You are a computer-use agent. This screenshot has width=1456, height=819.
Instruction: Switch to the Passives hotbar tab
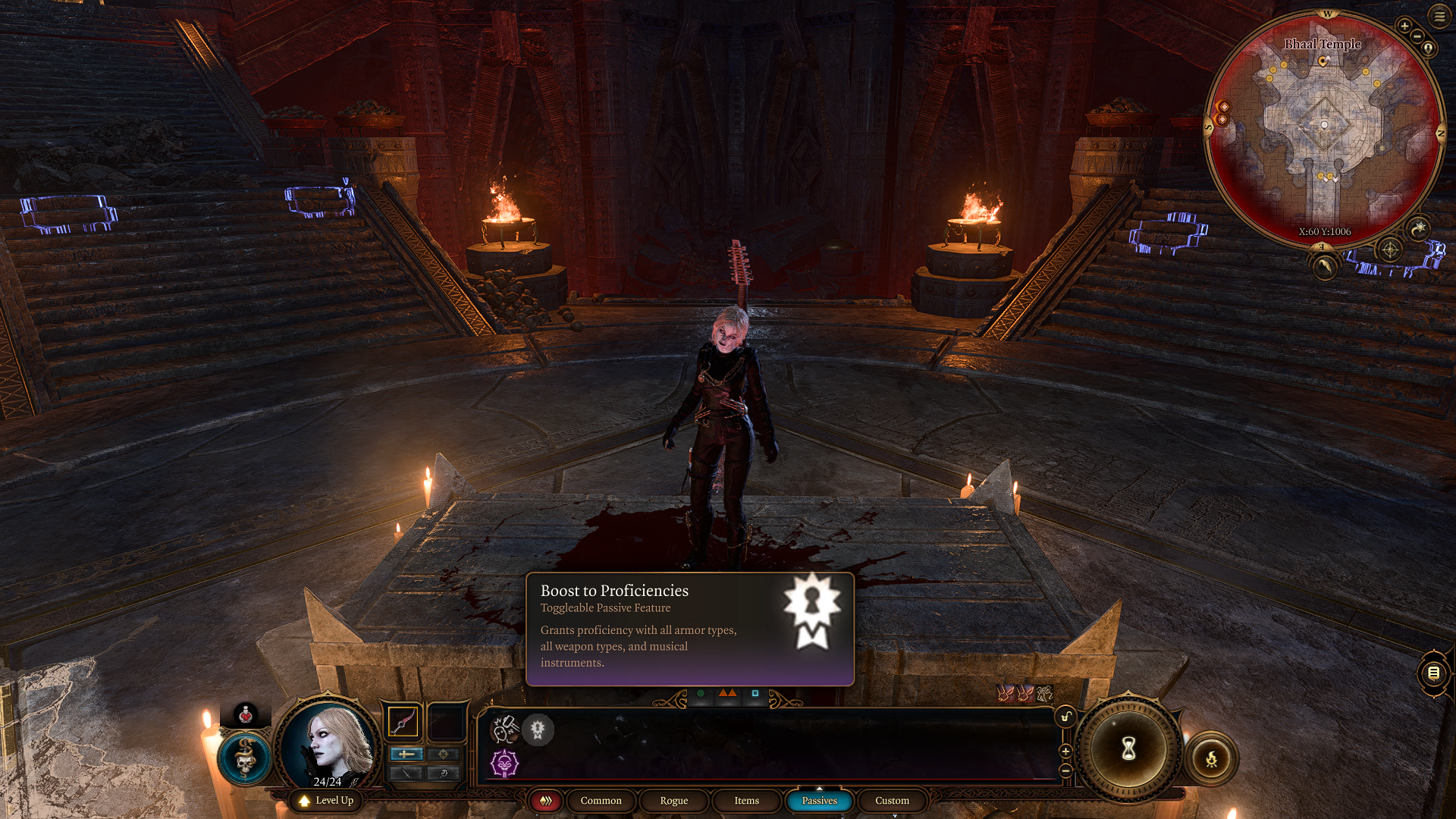point(819,801)
